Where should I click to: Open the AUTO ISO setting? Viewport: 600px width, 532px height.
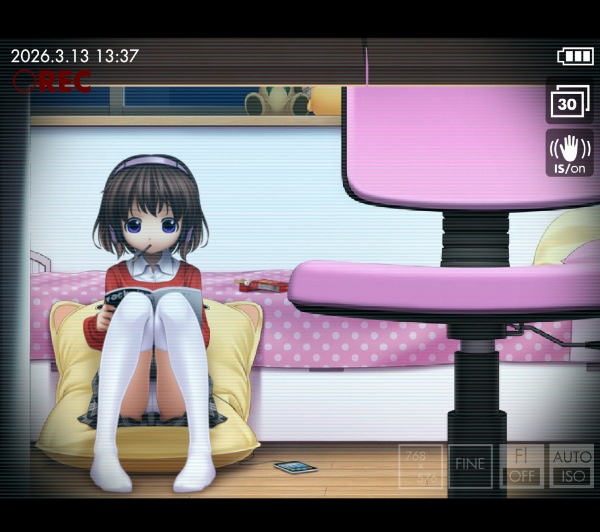tap(571, 466)
